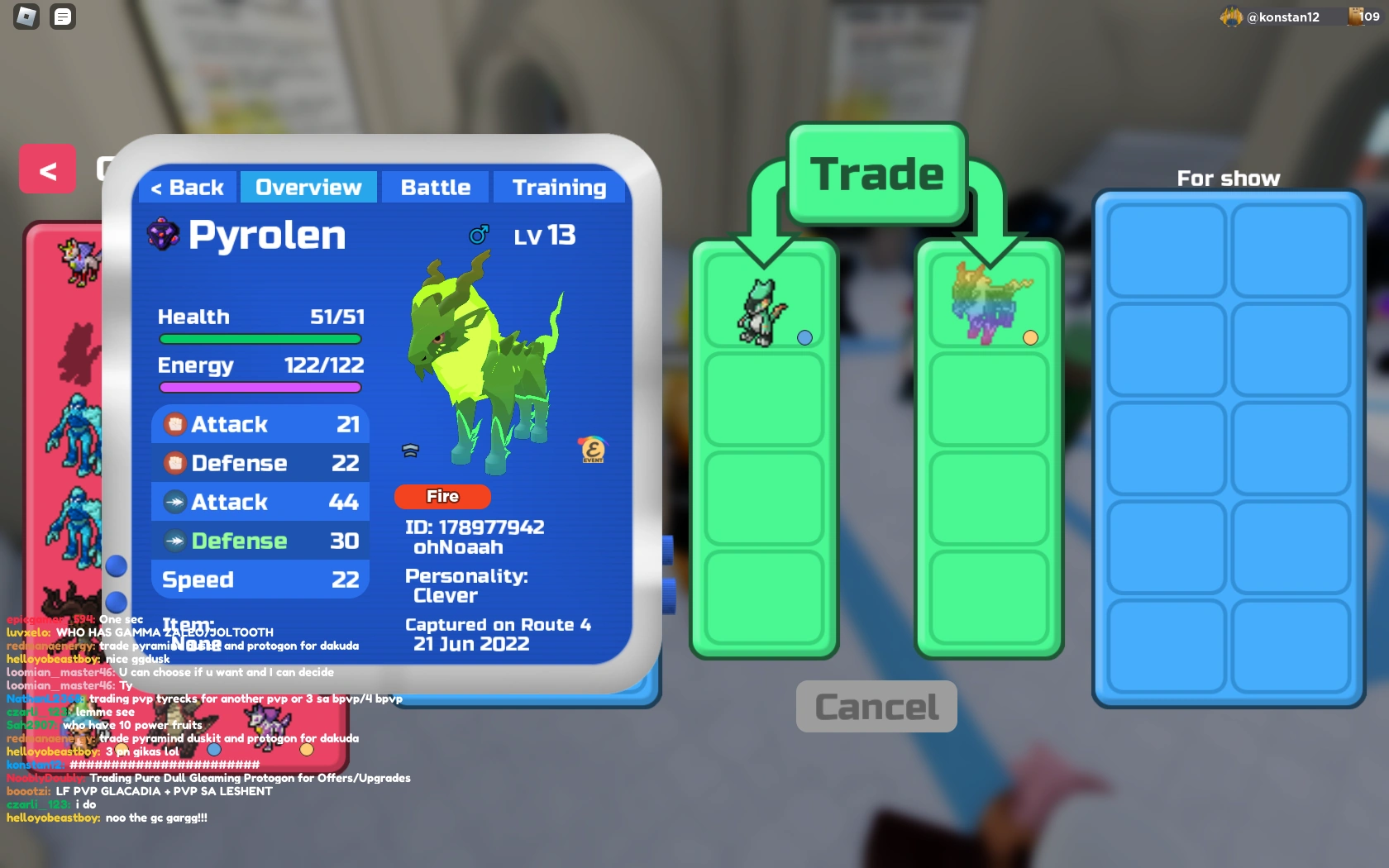Toggle the yellow dot on the rainbow creature

point(1030,337)
